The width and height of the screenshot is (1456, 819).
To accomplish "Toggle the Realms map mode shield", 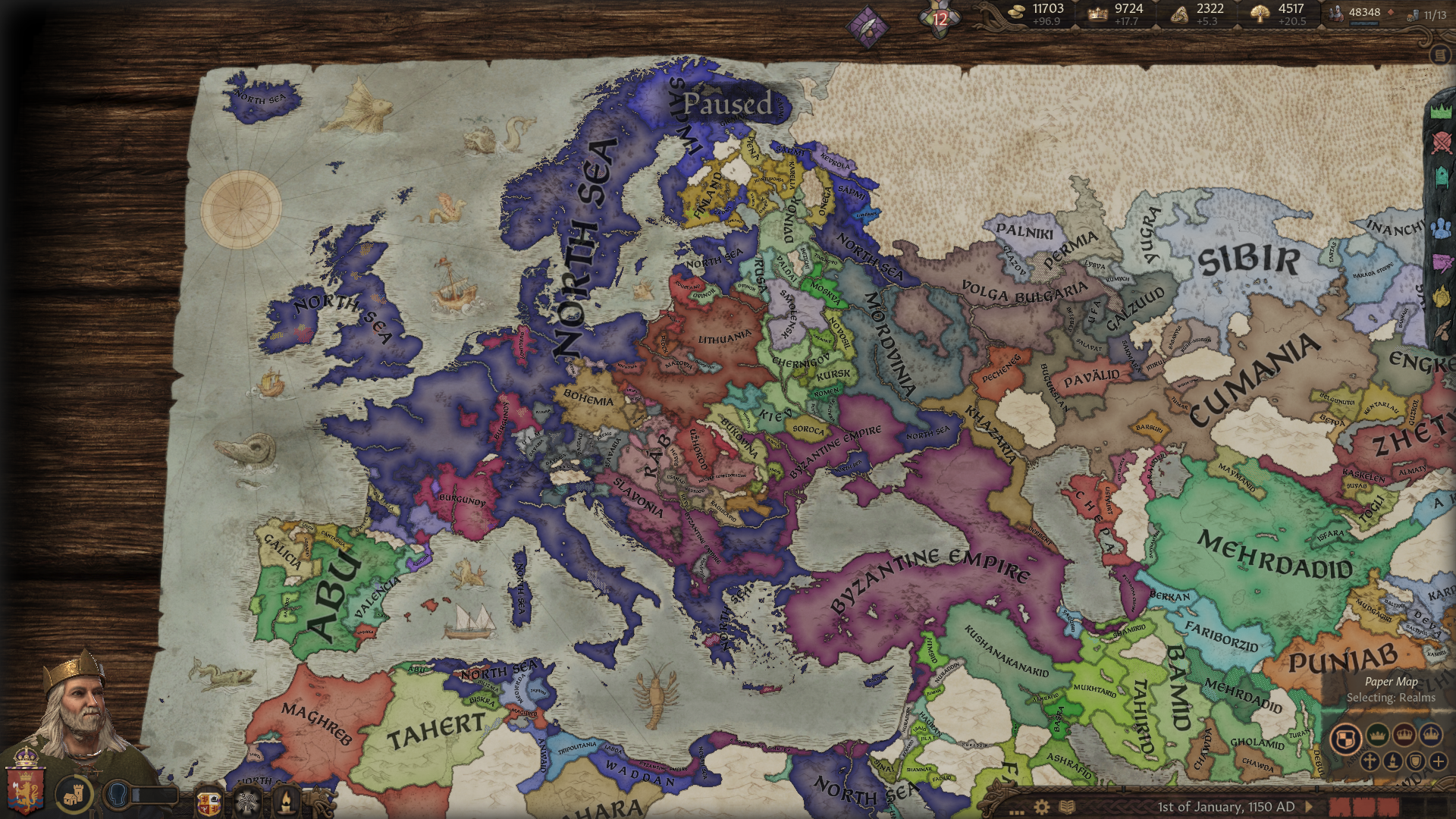I will coord(1345,738).
